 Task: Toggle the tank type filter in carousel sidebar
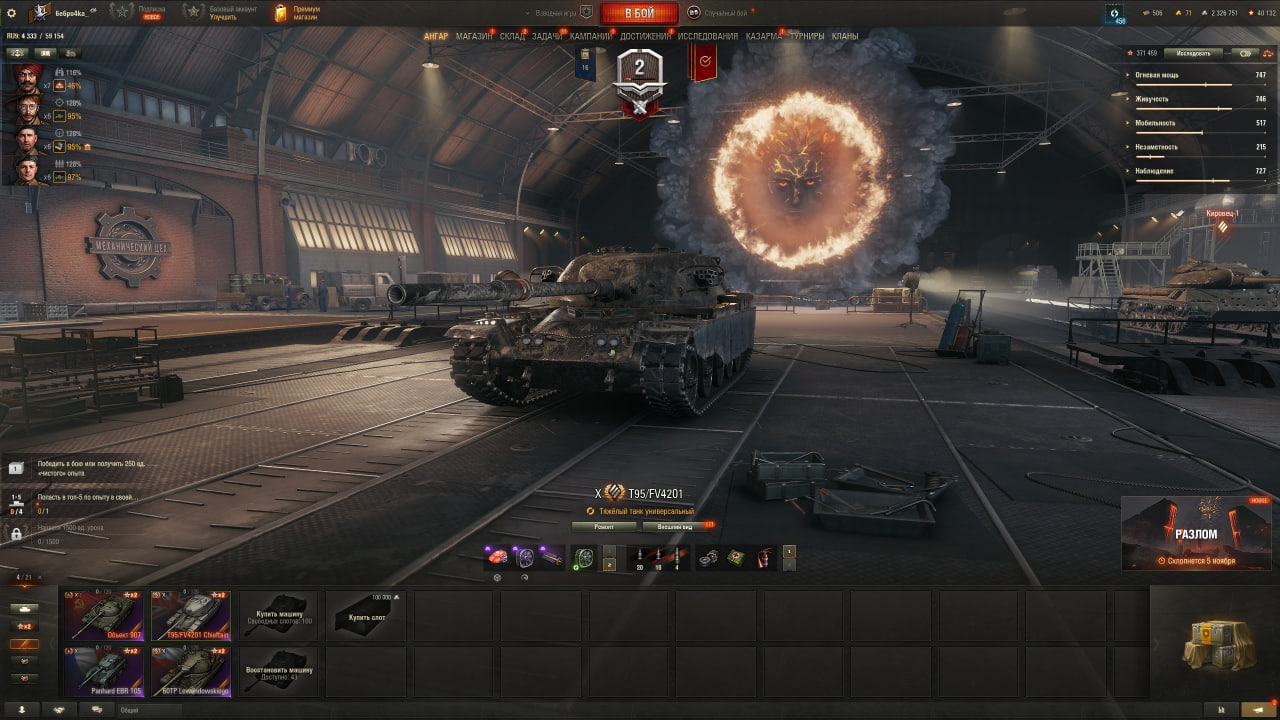(24, 608)
